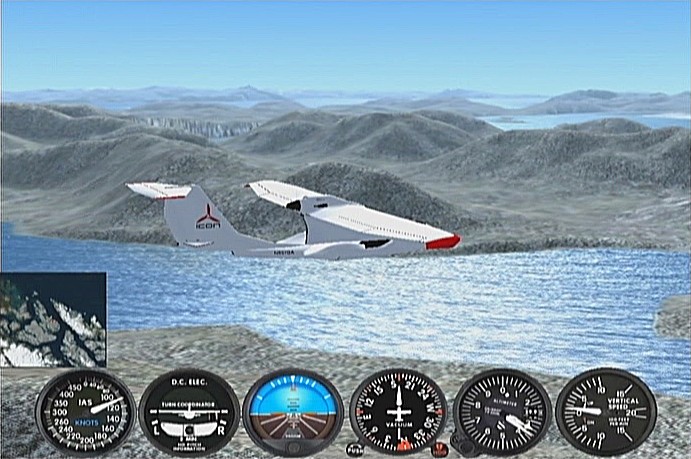The width and height of the screenshot is (691, 459).
Task: Click the terrain minimap
Action: [x=53, y=319]
